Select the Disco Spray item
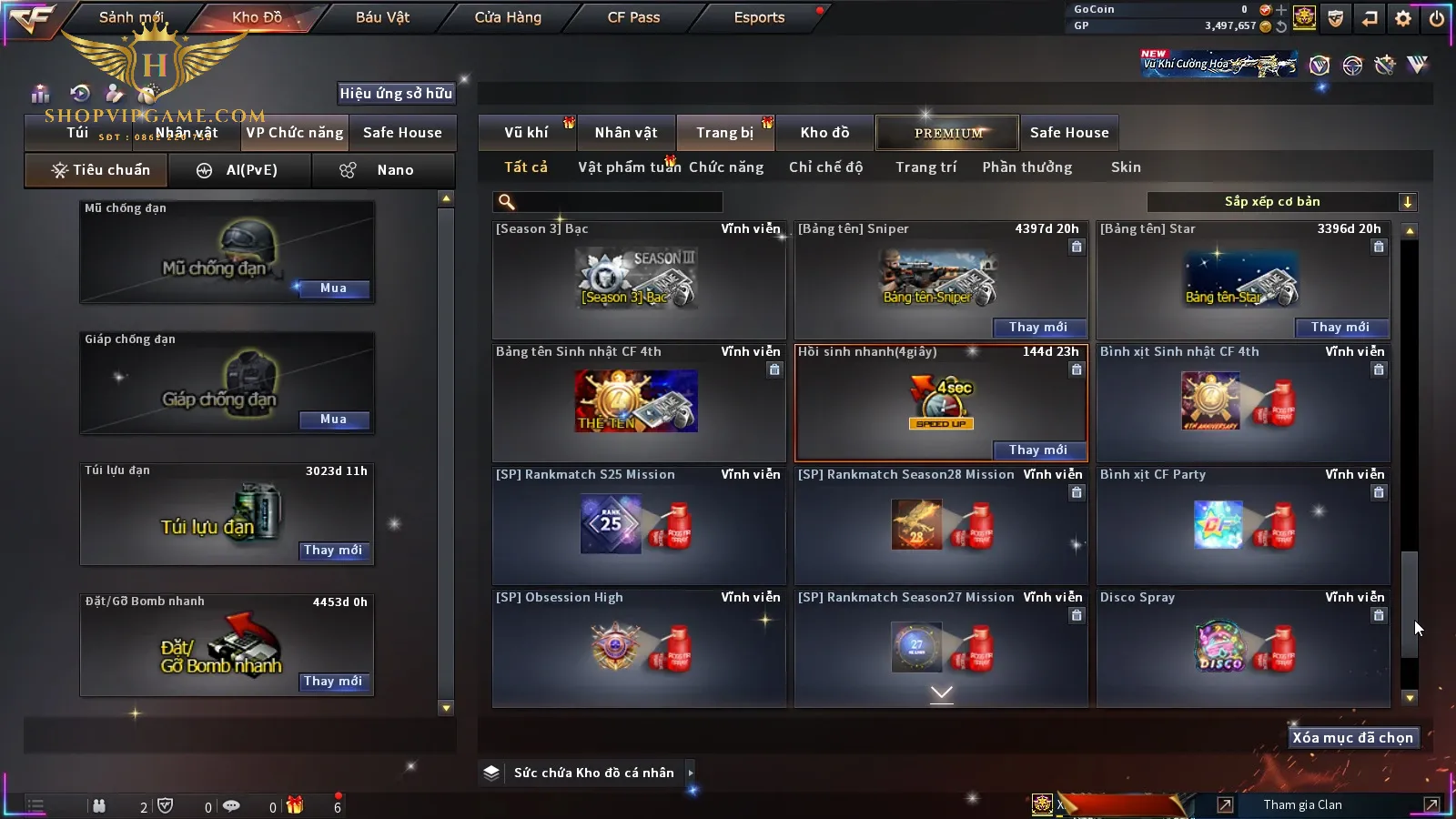 (x=1243, y=647)
